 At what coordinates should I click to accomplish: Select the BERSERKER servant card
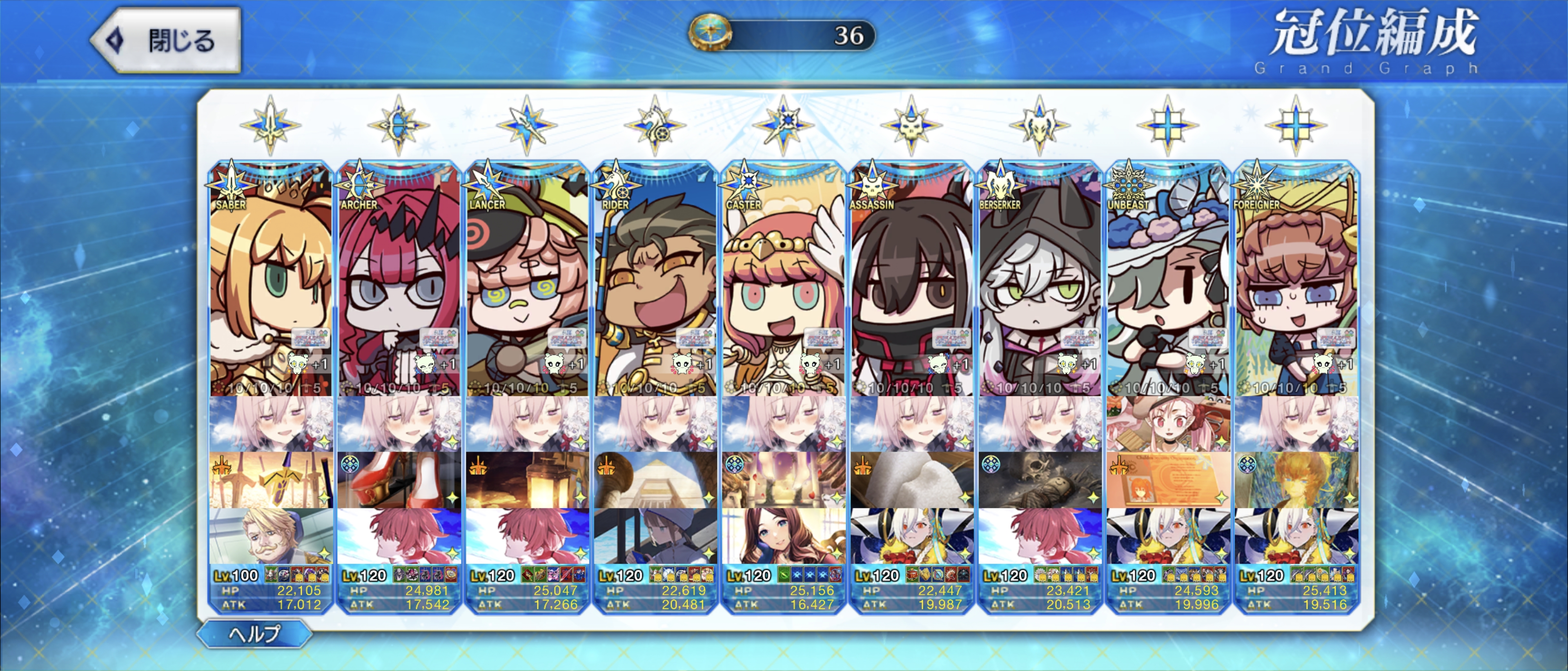[x=1040, y=280]
